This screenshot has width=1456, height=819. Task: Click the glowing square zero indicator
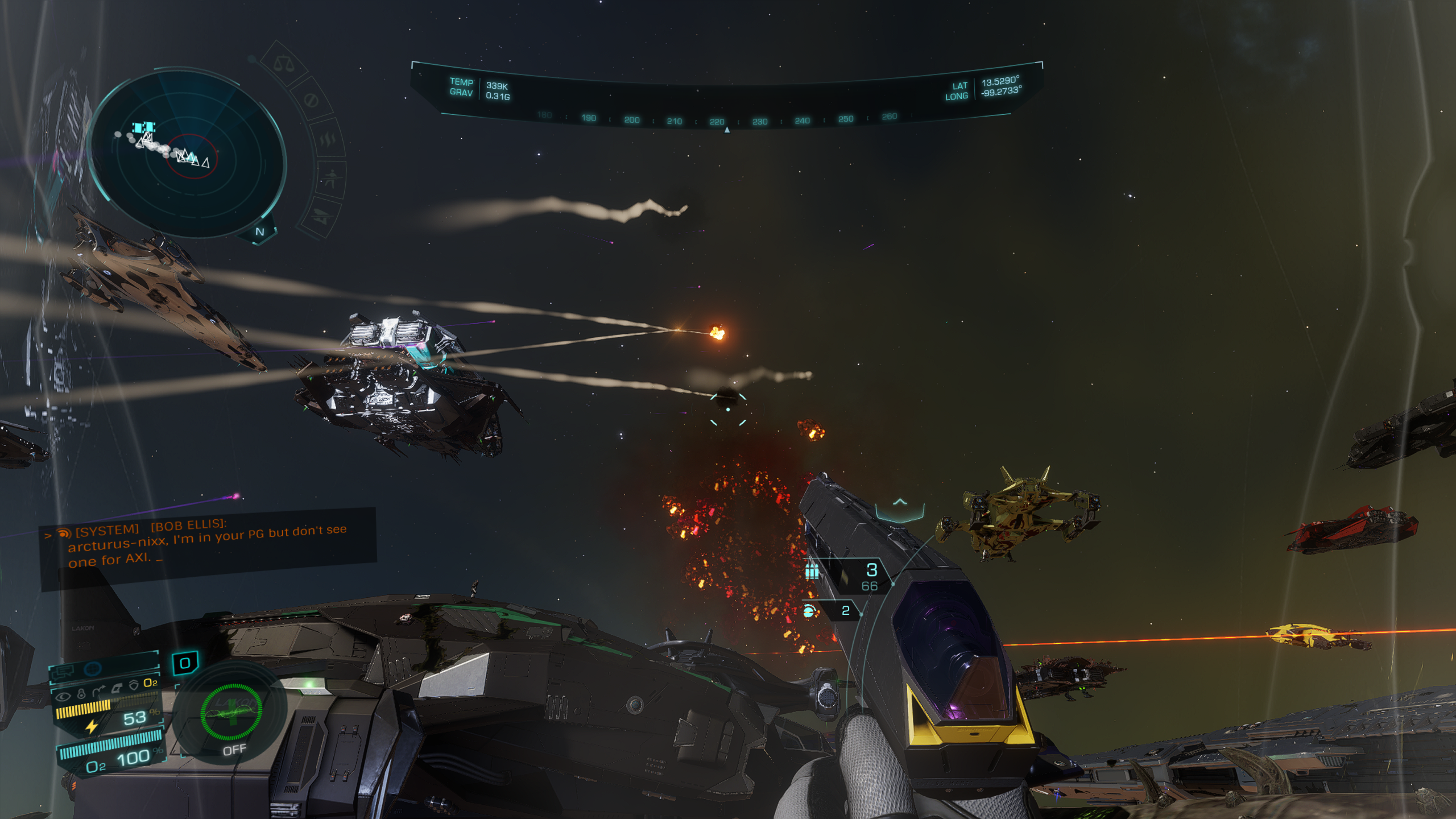coord(185,663)
